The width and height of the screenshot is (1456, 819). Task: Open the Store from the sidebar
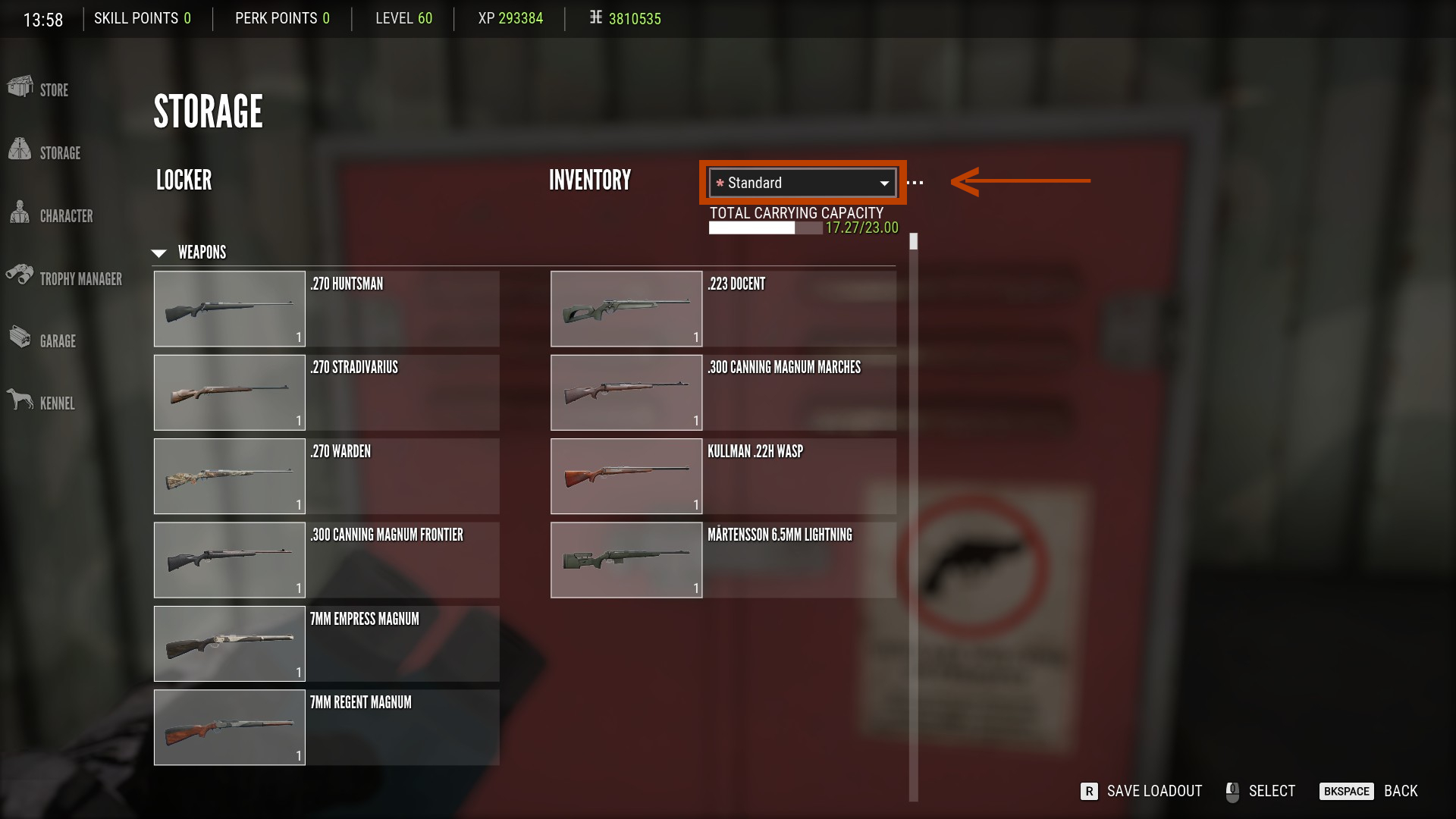coord(21,89)
